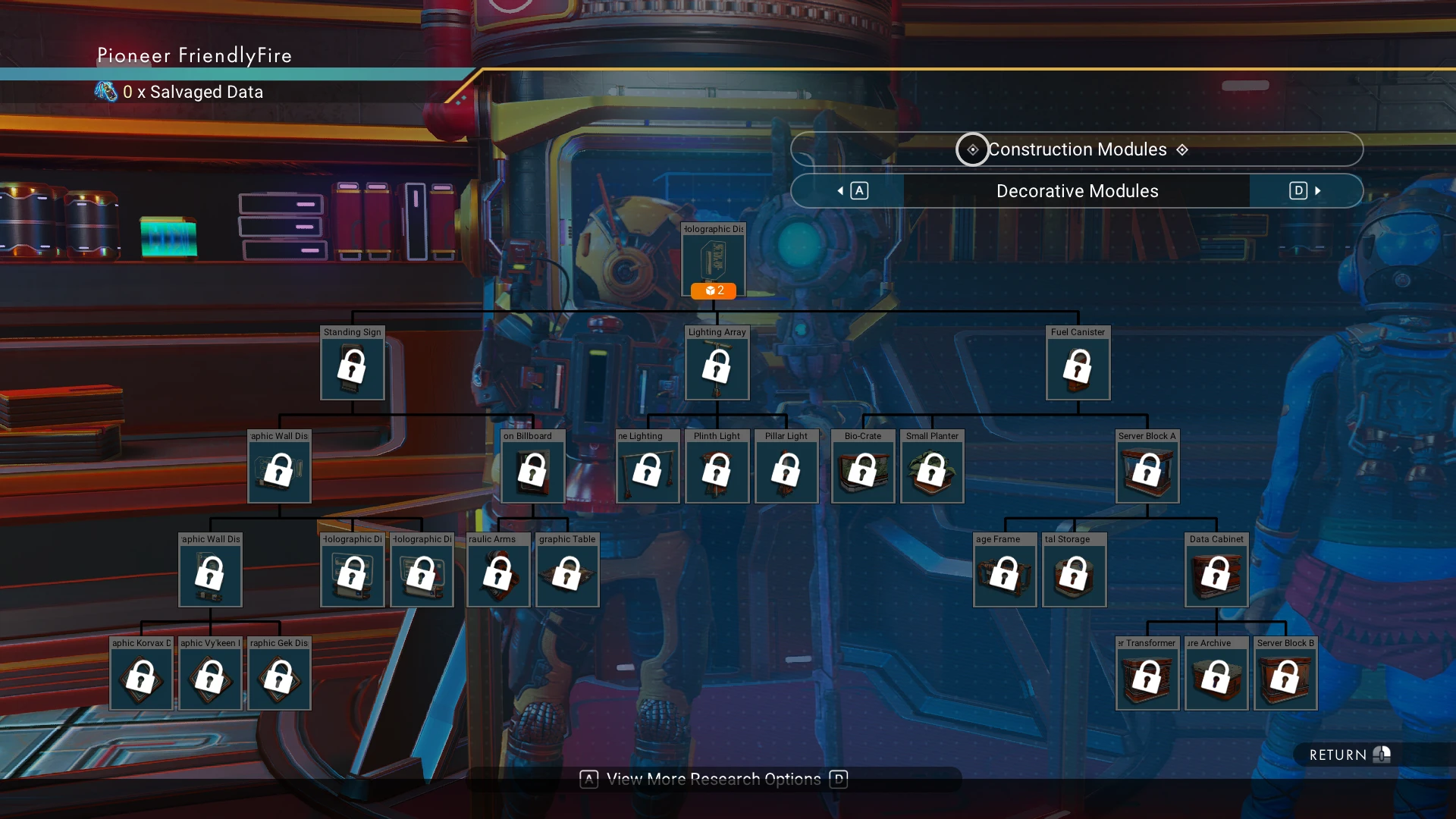Select the Pillar Light module

coord(786,472)
